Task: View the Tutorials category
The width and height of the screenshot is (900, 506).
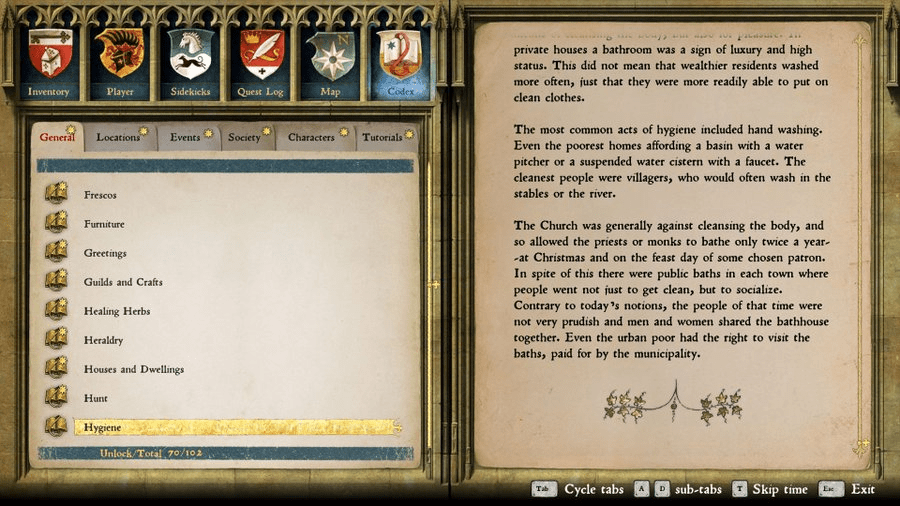Action: pyautogui.click(x=384, y=137)
